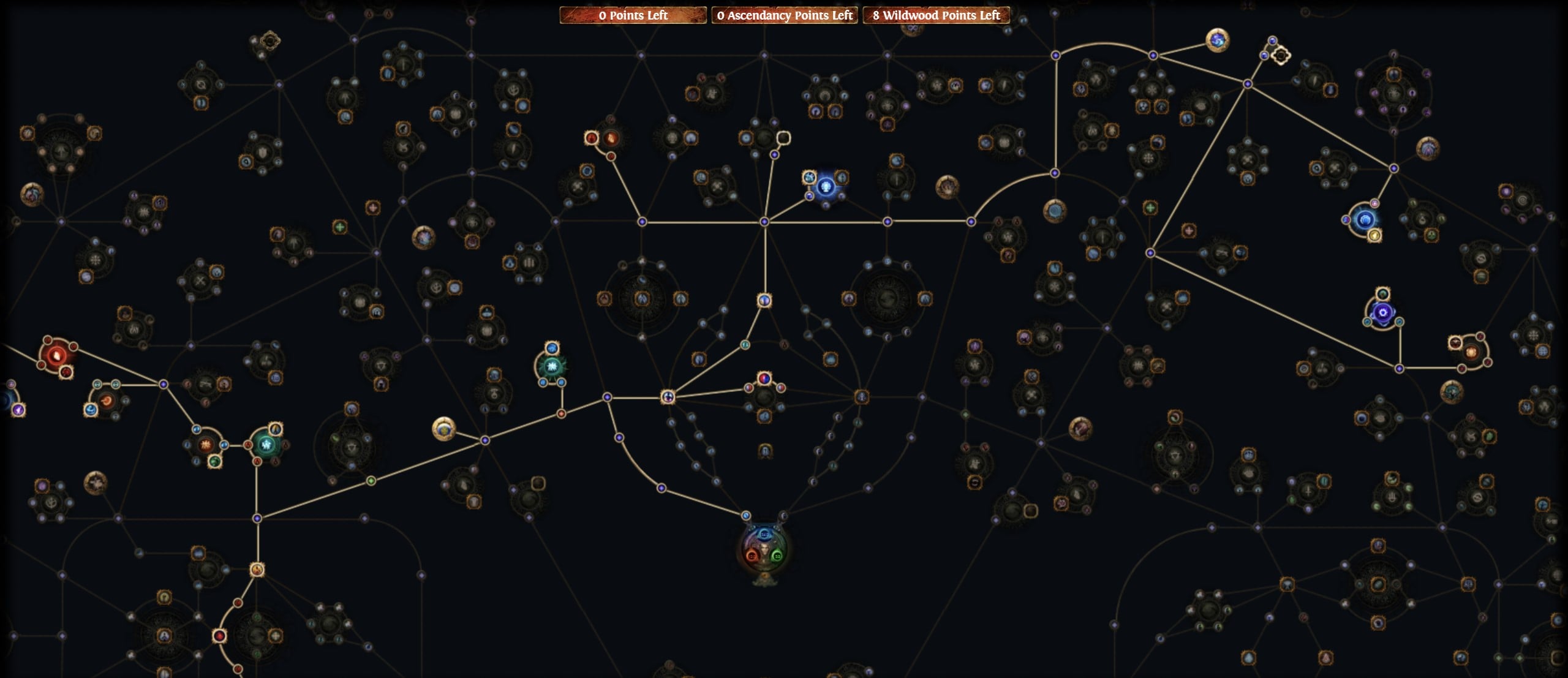Select the red-and-blue orb notable right of center
The image size is (1568, 678).
(x=763, y=378)
